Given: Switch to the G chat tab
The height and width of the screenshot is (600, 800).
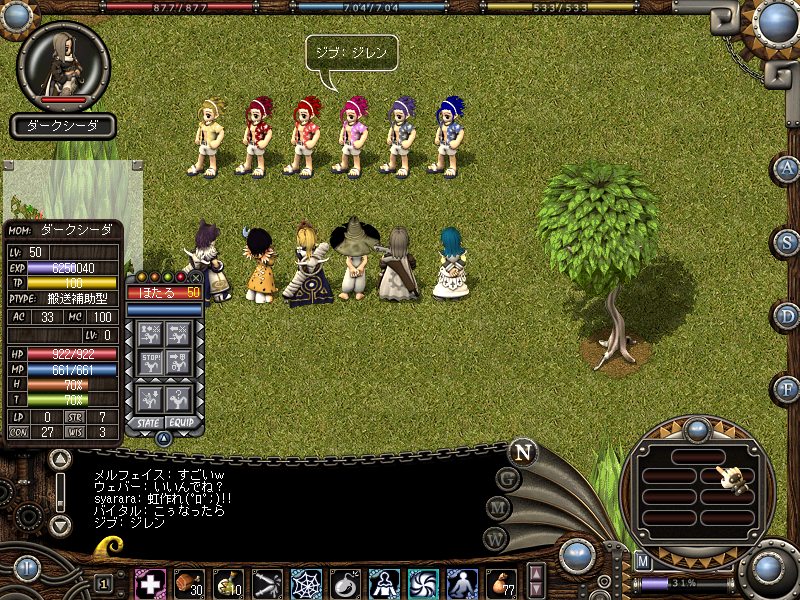Looking at the screenshot, I should [x=508, y=478].
